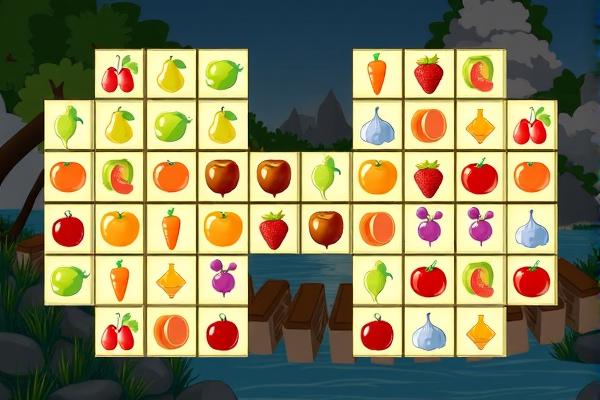Viewport: 600px width, 400px height.
Task: Choose the watermelon slice next to the strawberry
Action: click(x=480, y=74)
